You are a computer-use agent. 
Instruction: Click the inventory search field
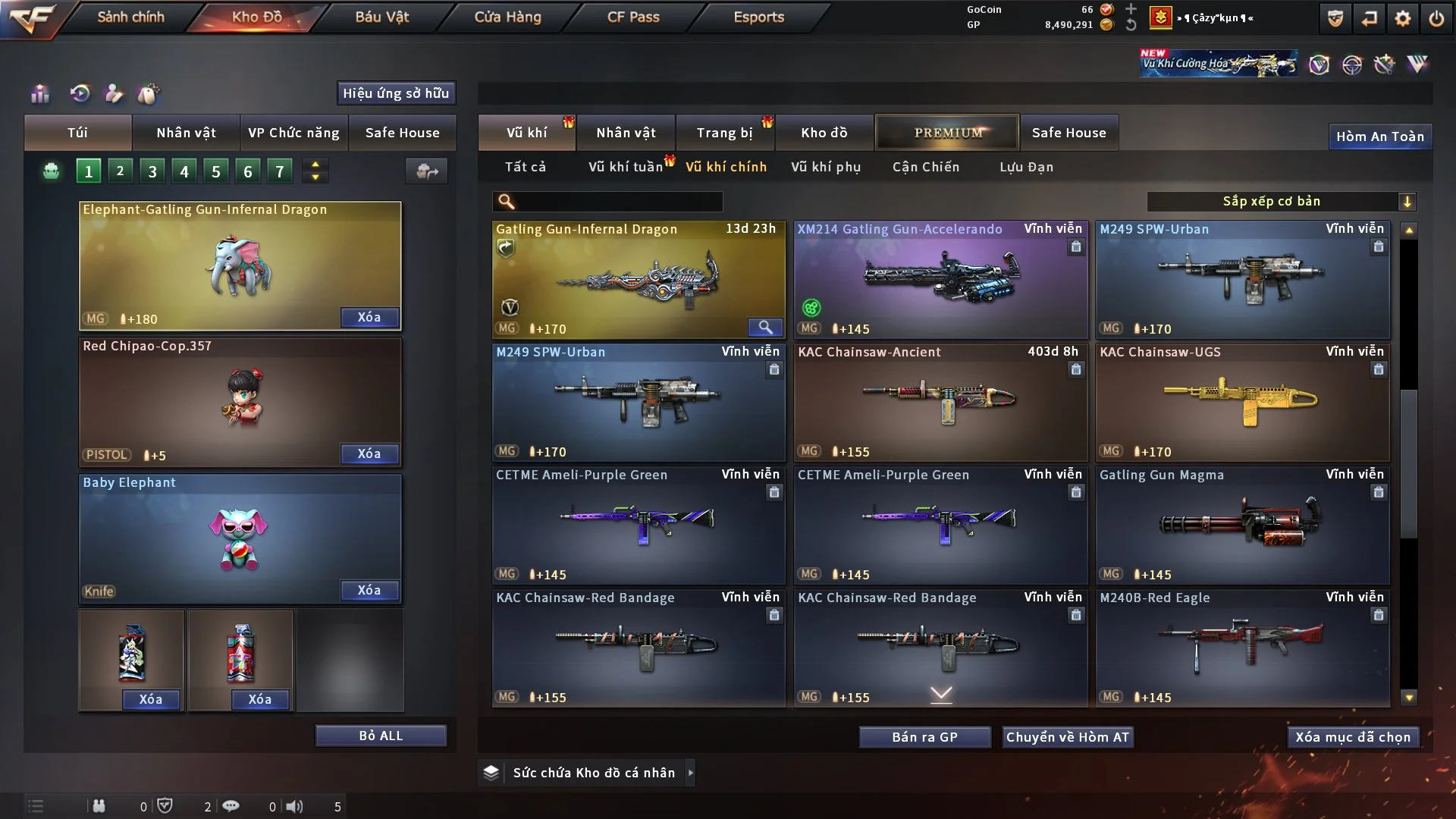(618, 202)
